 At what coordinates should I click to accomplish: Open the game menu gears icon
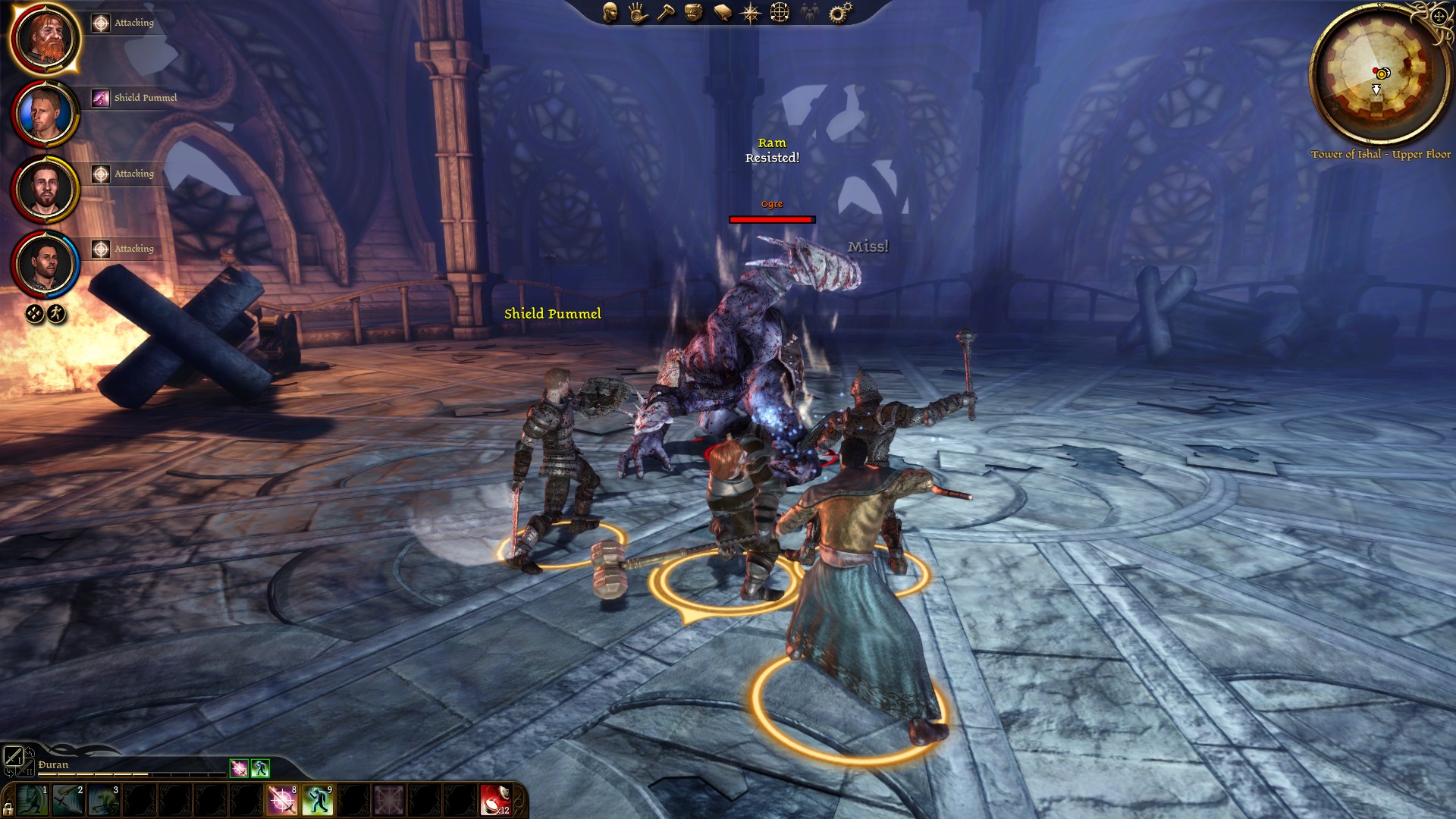840,12
